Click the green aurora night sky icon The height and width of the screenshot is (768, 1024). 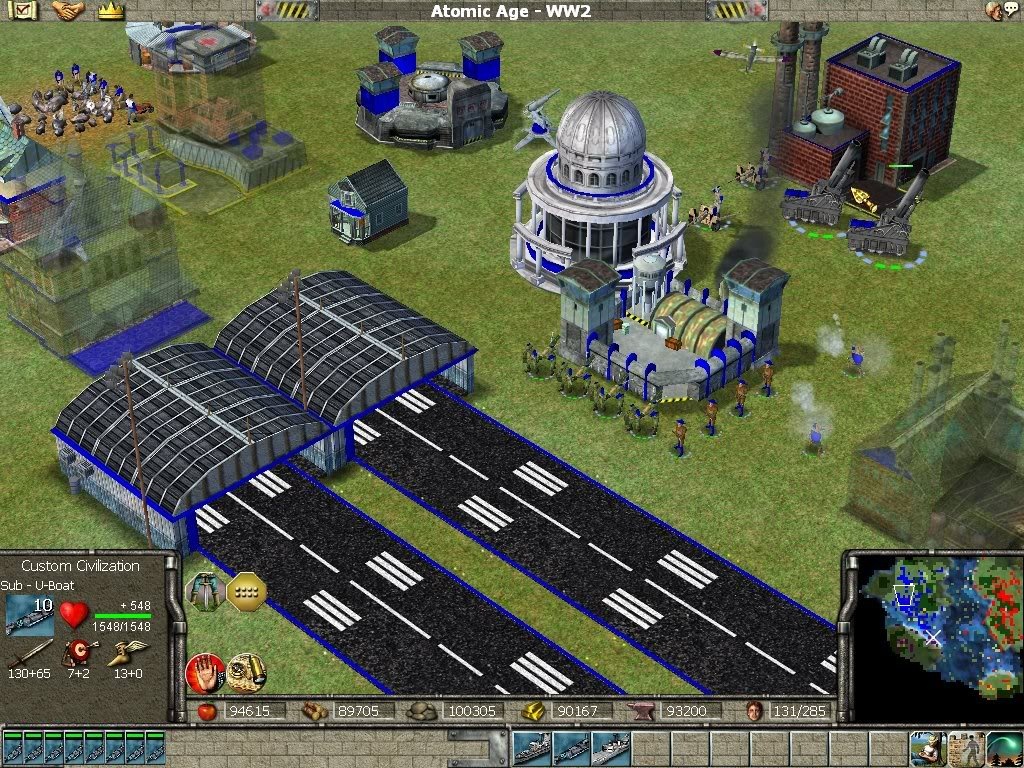tap(1004, 747)
